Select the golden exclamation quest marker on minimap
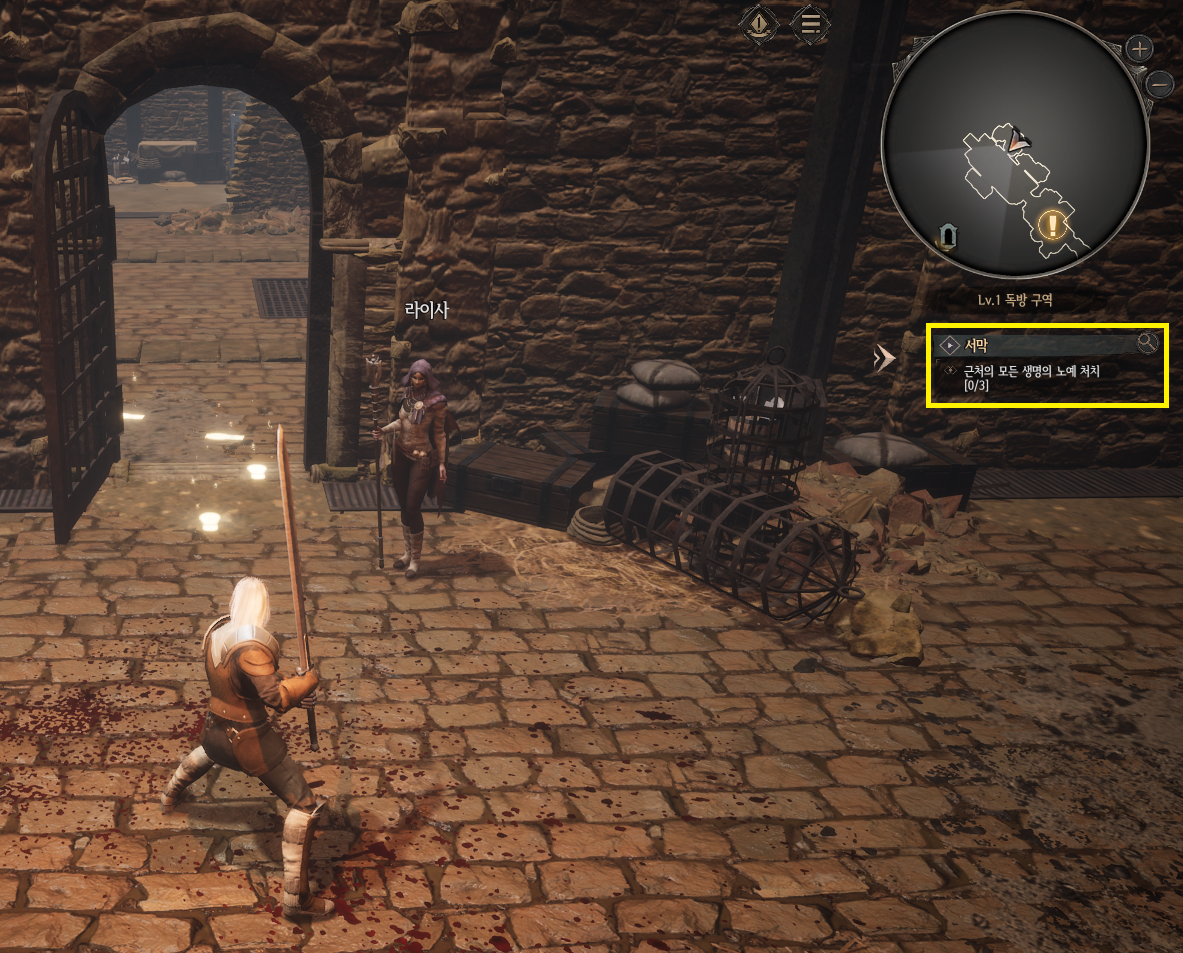Screen dimensions: 1183x953 click(x=1051, y=224)
